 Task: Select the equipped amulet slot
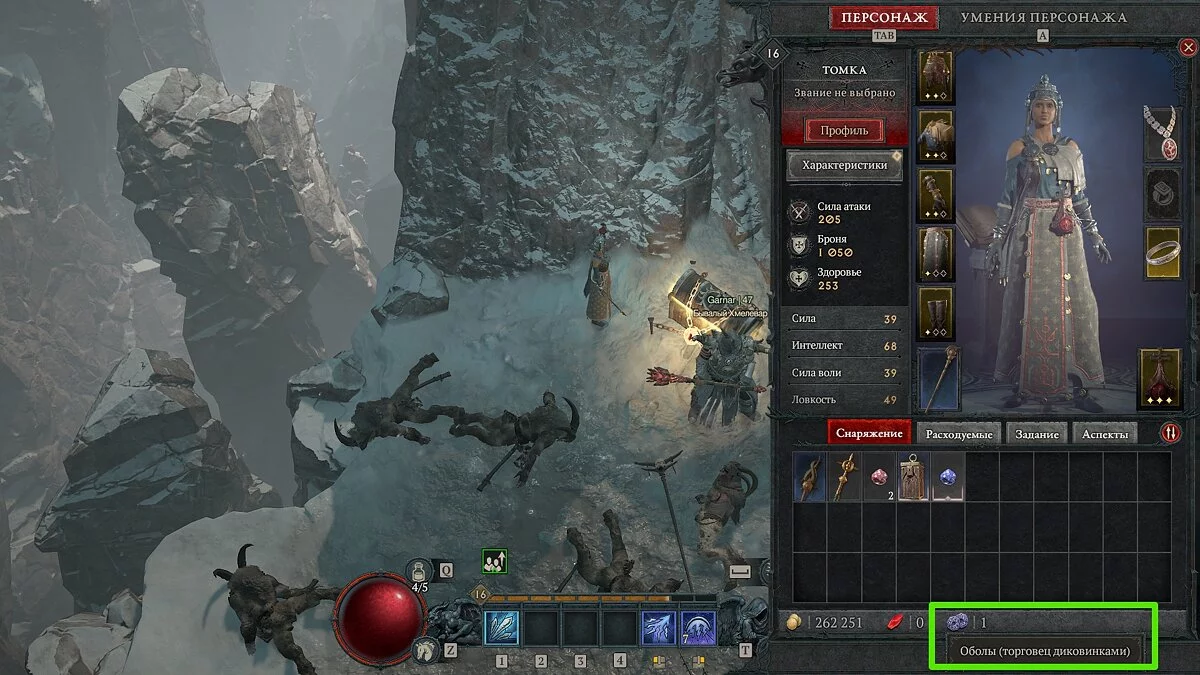pos(1162,132)
